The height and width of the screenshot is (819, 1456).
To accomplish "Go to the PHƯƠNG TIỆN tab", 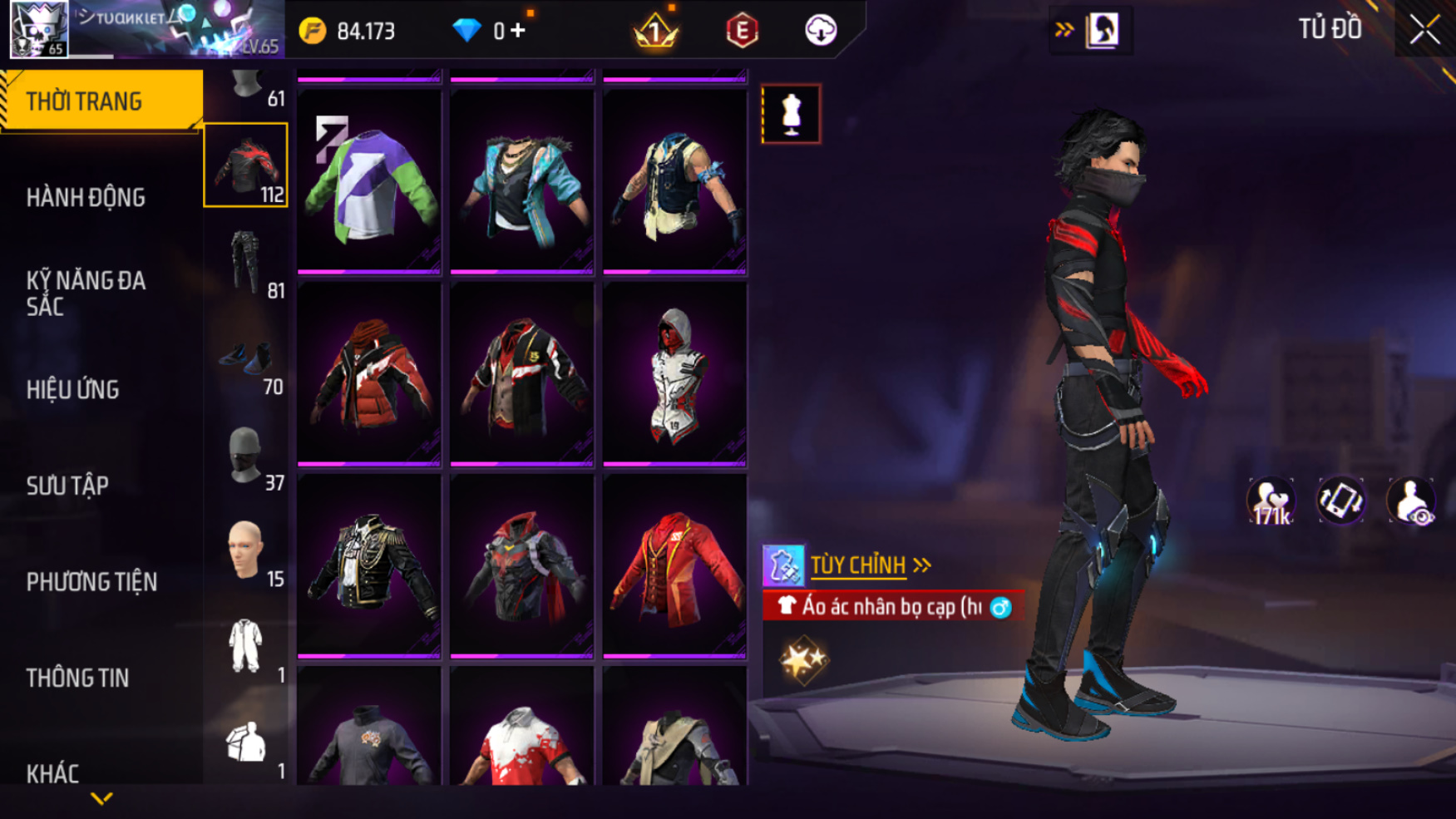I will pyautogui.click(x=91, y=582).
